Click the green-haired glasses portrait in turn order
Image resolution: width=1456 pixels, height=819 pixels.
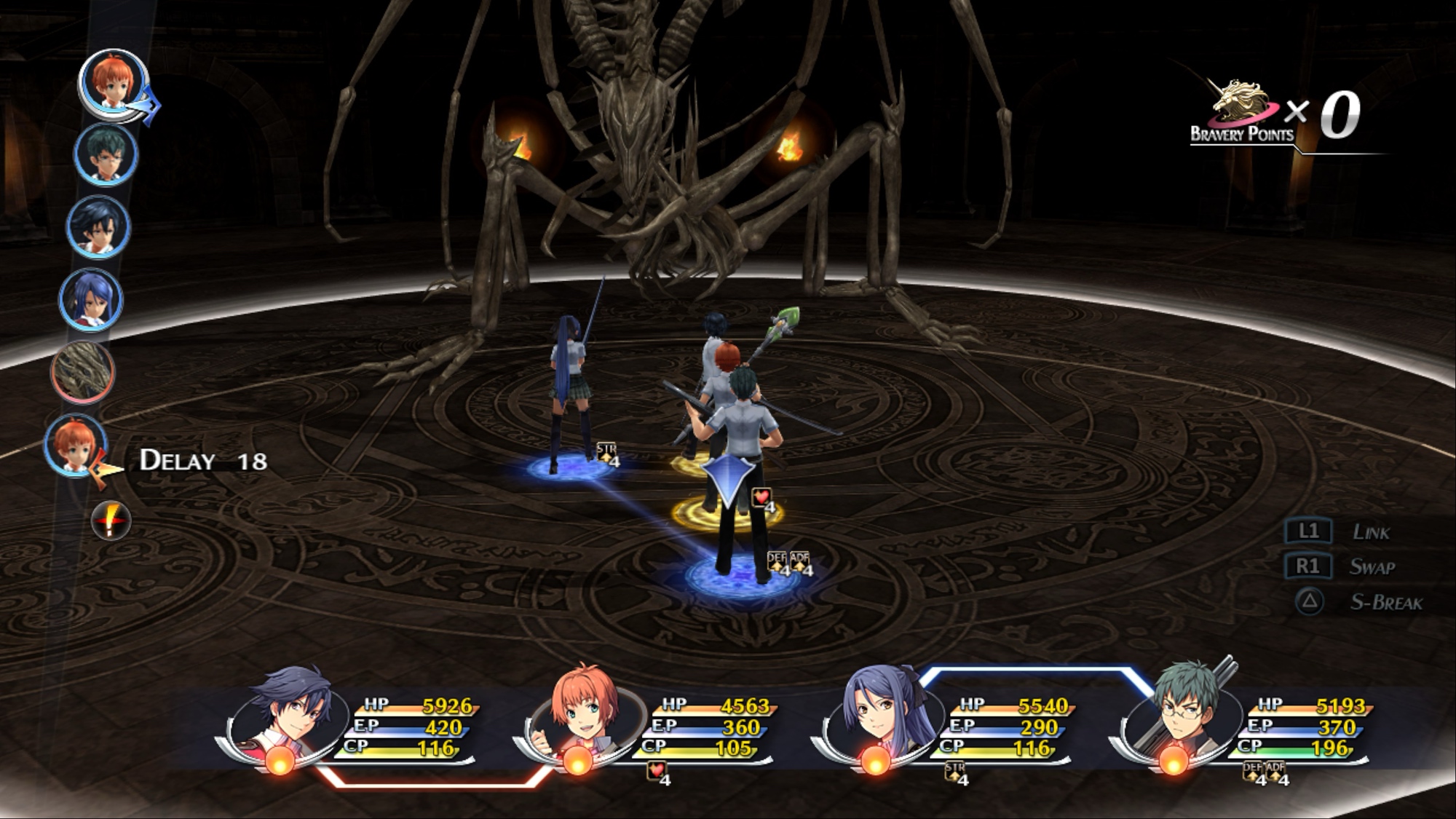click(106, 155)
